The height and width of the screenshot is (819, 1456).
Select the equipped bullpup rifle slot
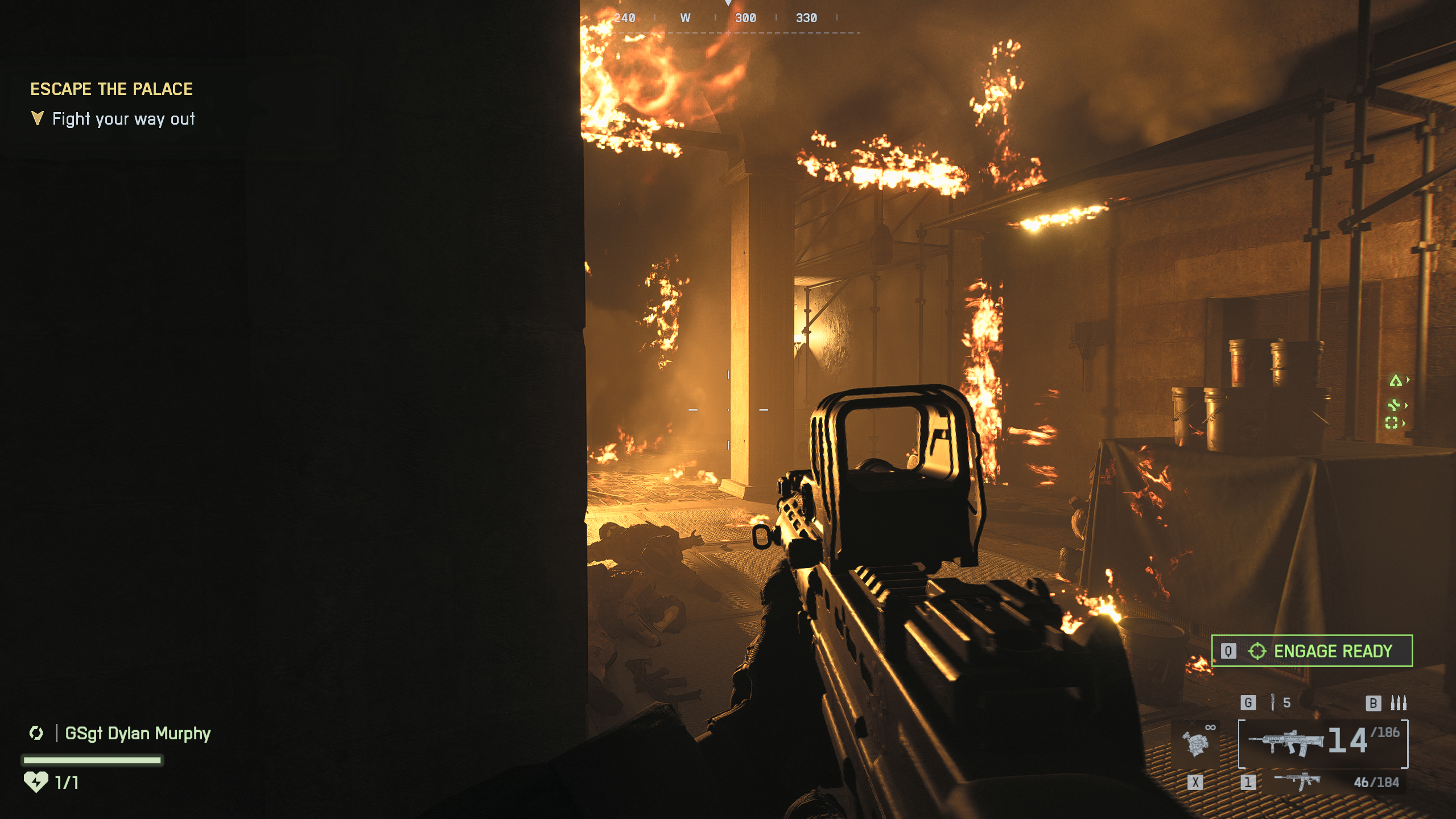click(x=1323, y=743)
